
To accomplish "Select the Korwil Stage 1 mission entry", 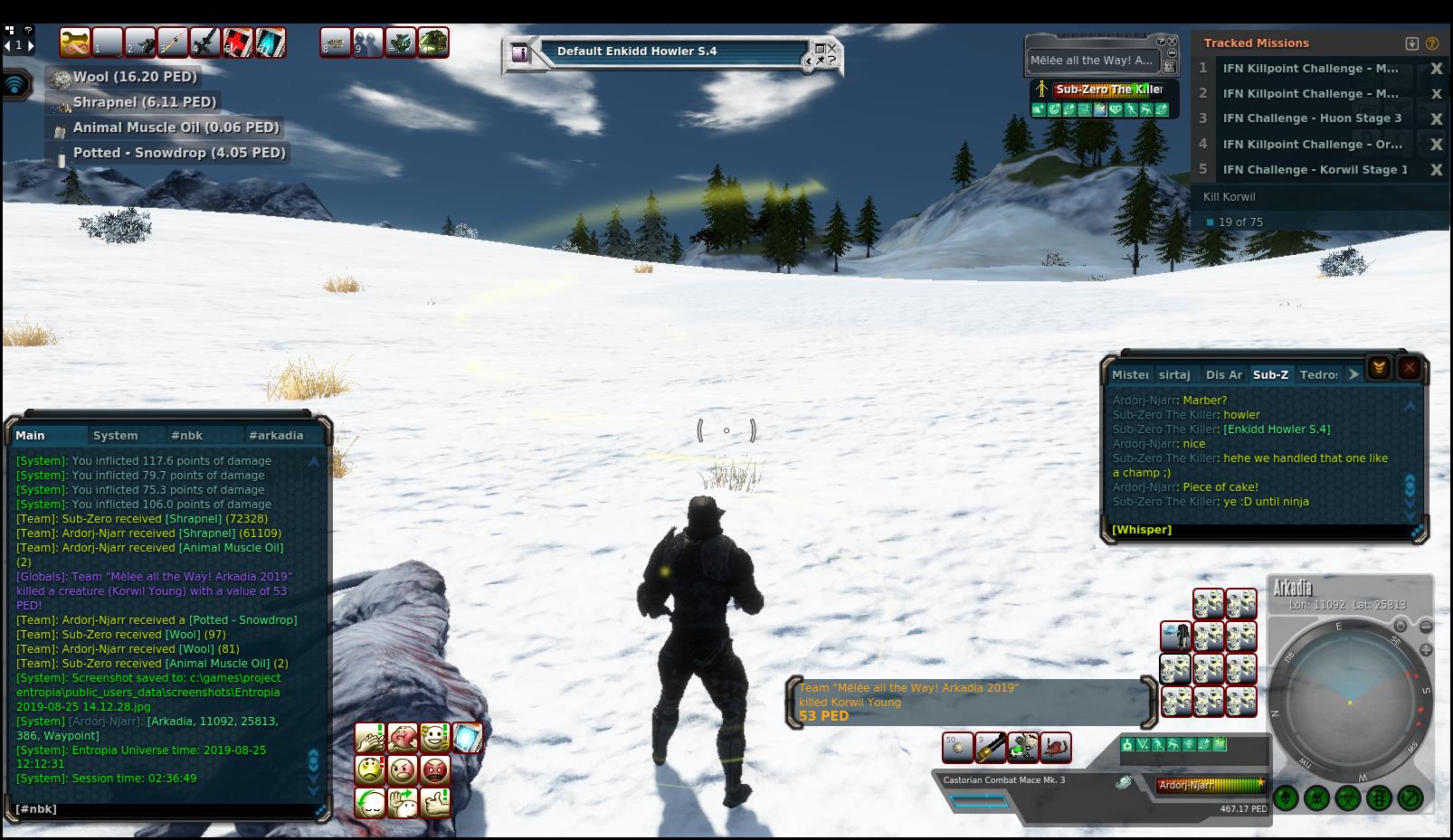I will point(1314,169).
